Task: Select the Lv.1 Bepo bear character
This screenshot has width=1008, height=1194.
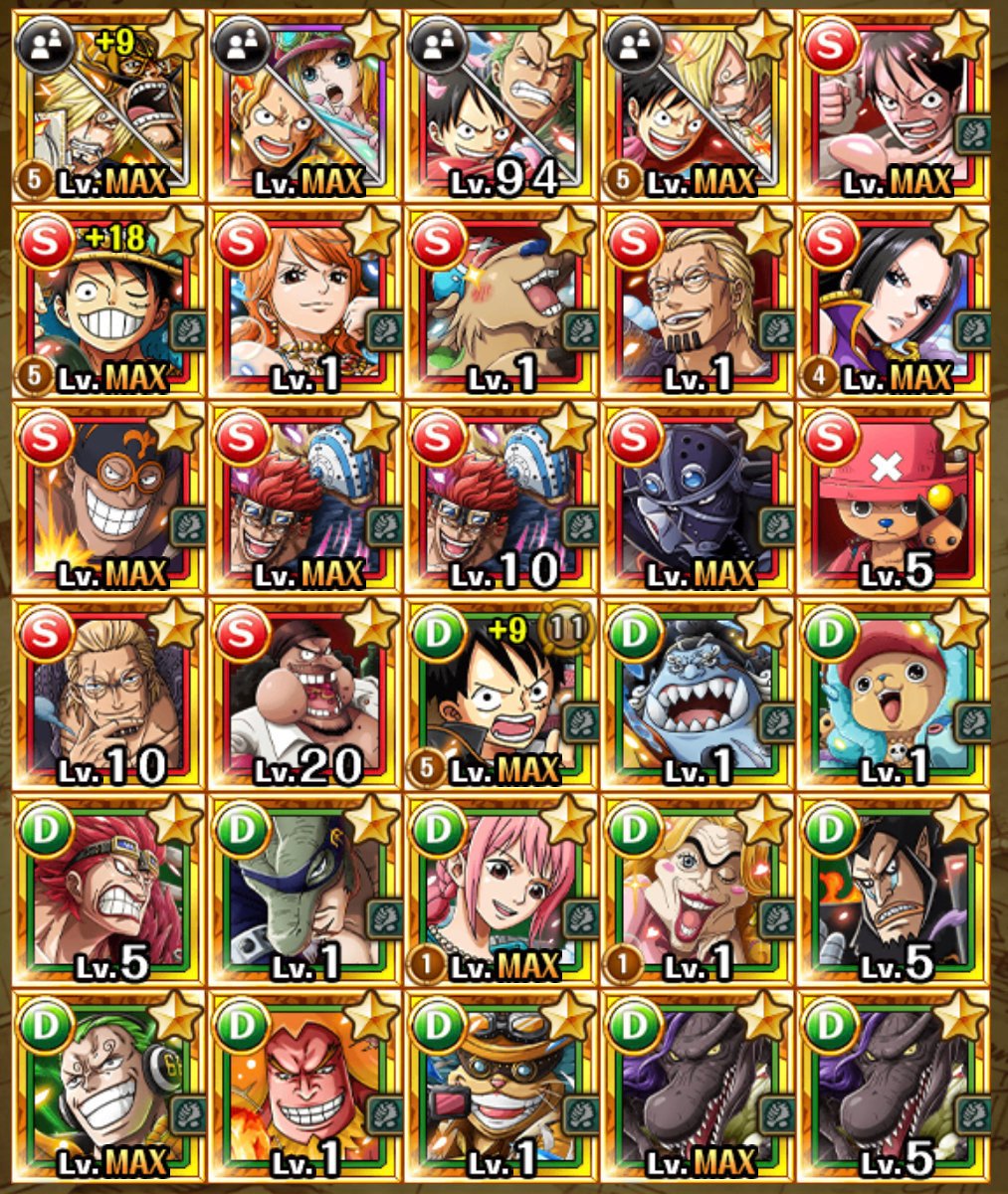Action: point(501,301)
